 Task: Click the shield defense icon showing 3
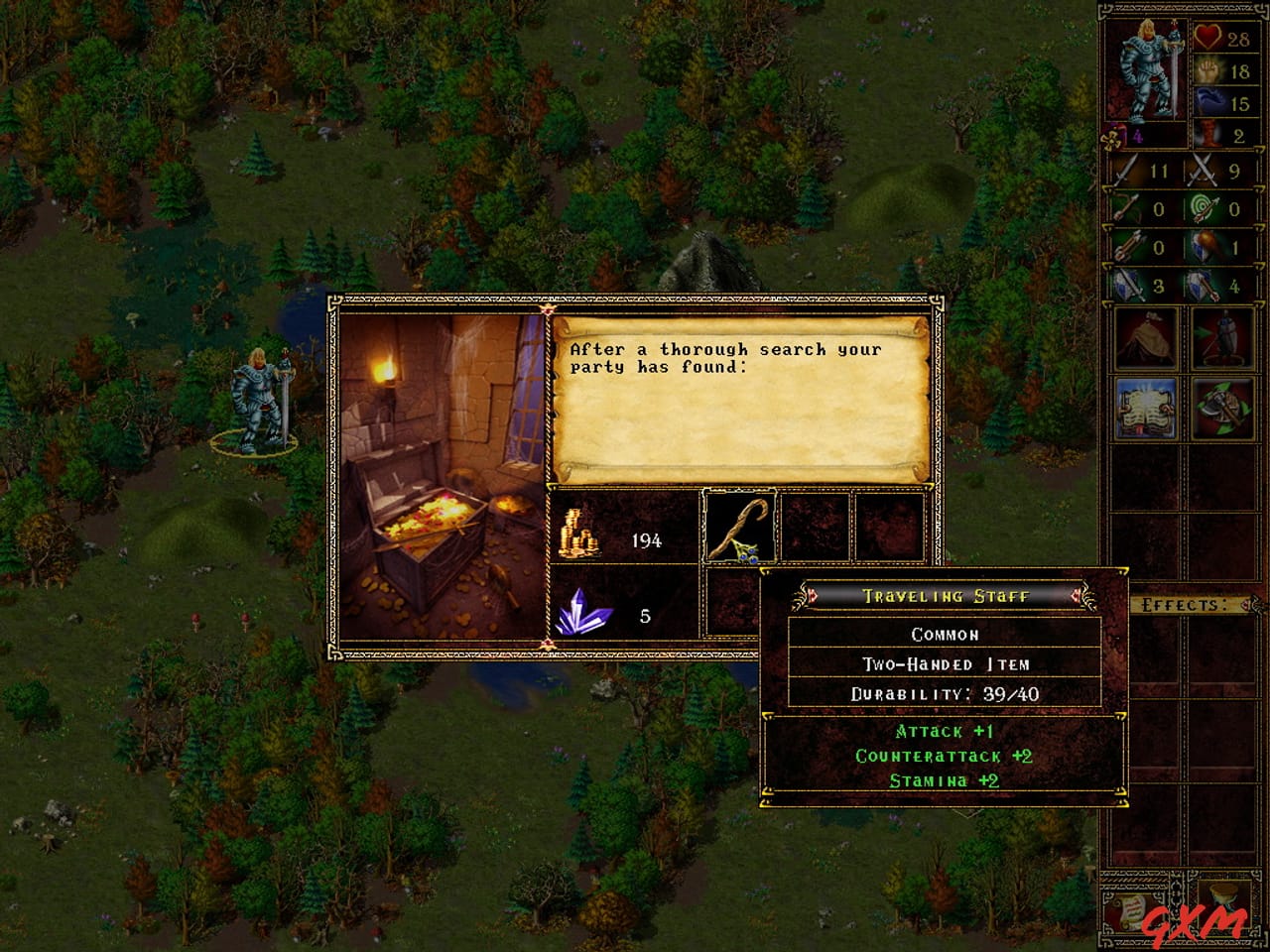(1128, 285)
